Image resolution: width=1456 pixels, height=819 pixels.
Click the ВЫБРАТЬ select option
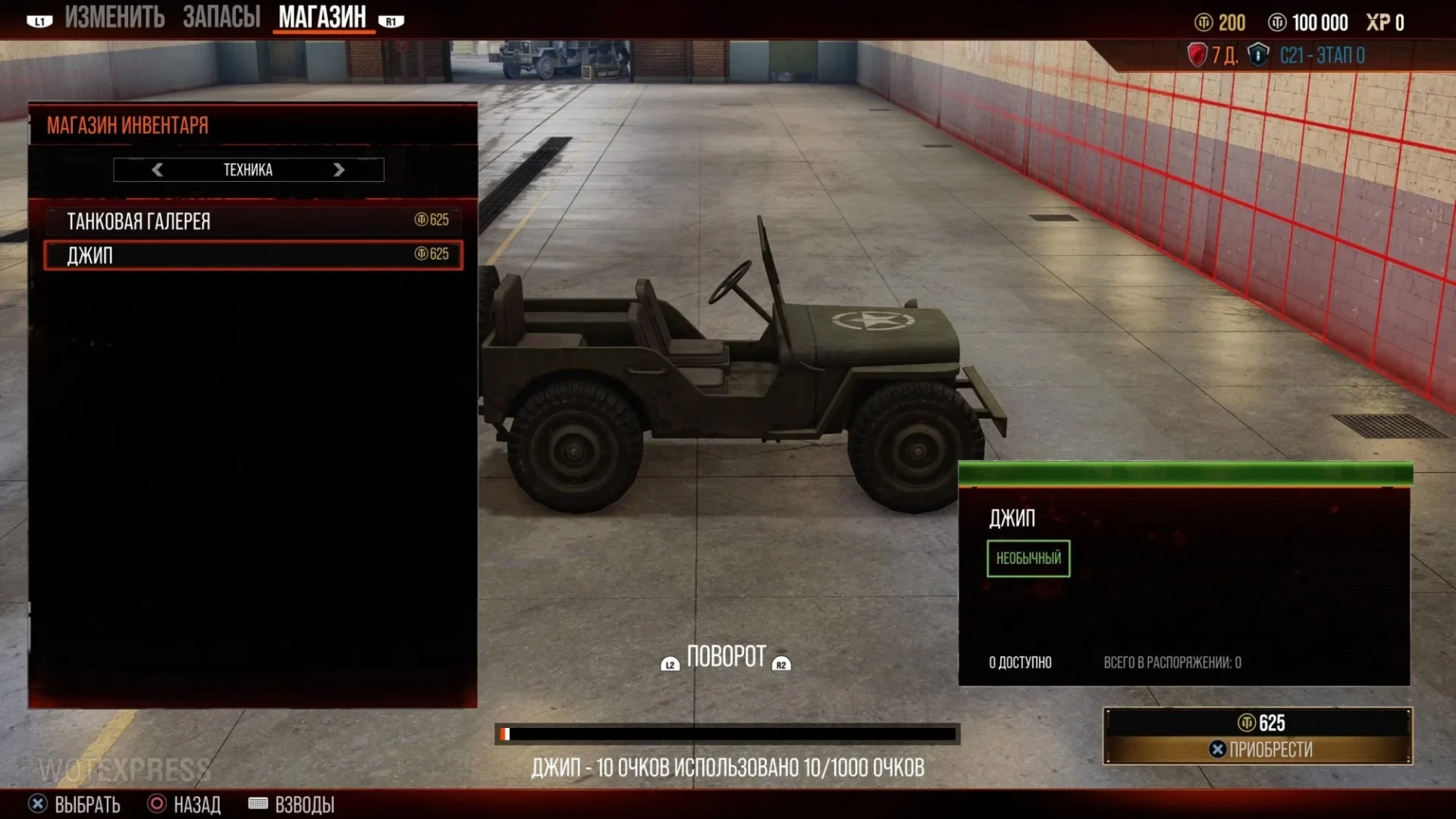74,804
